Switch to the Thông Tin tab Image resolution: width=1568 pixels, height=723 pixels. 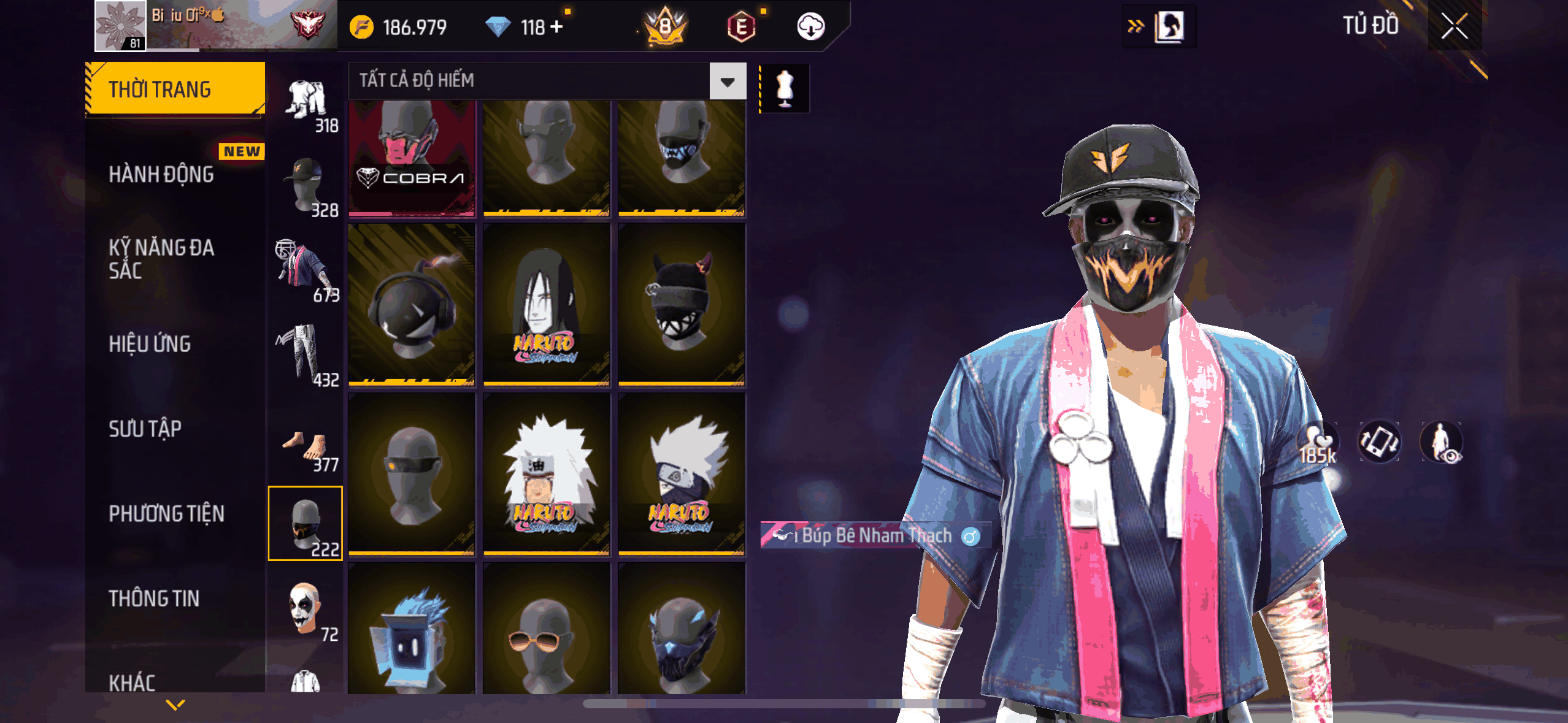click(x=154, y=598)
